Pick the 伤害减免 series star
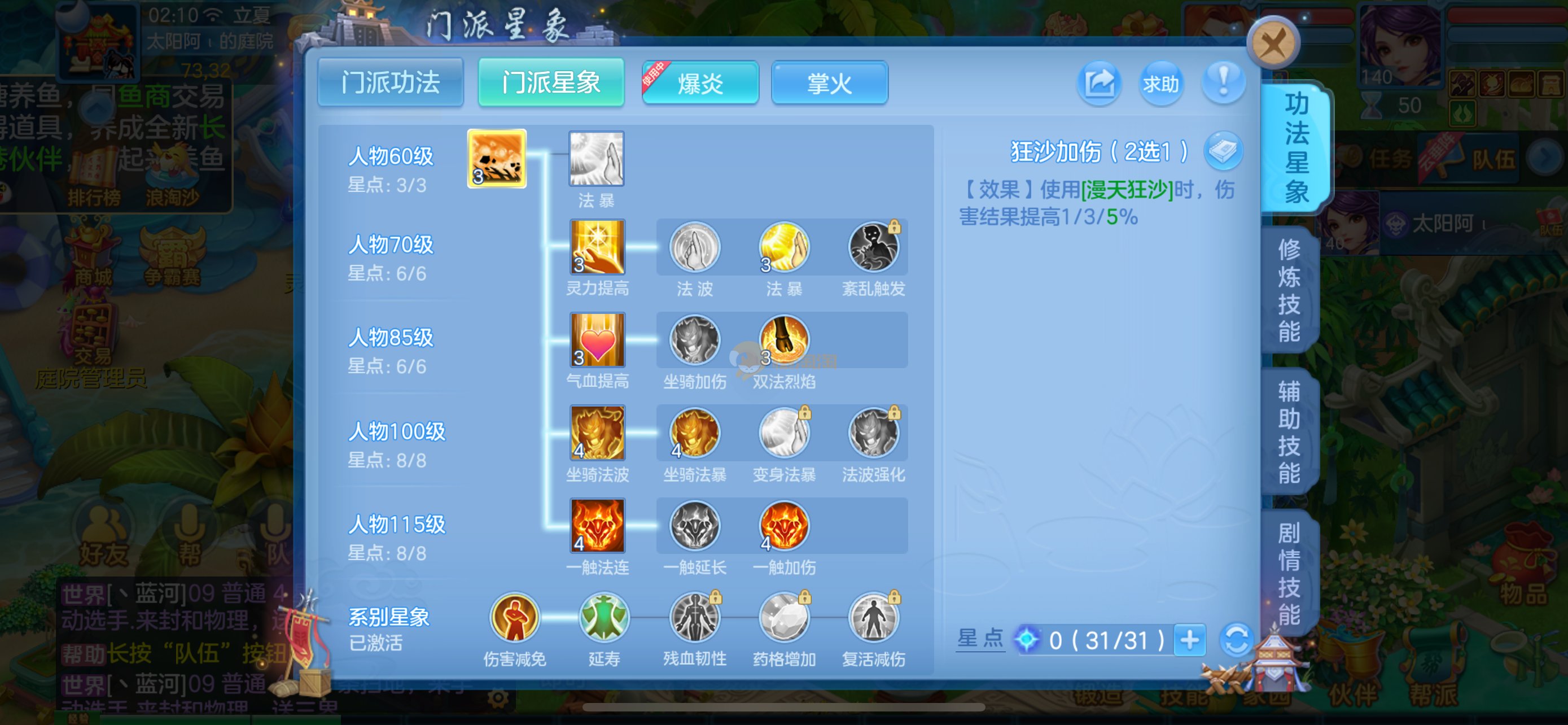This screenshot has height=725, width=1568. pyautogui.click(x=514, y=618)
